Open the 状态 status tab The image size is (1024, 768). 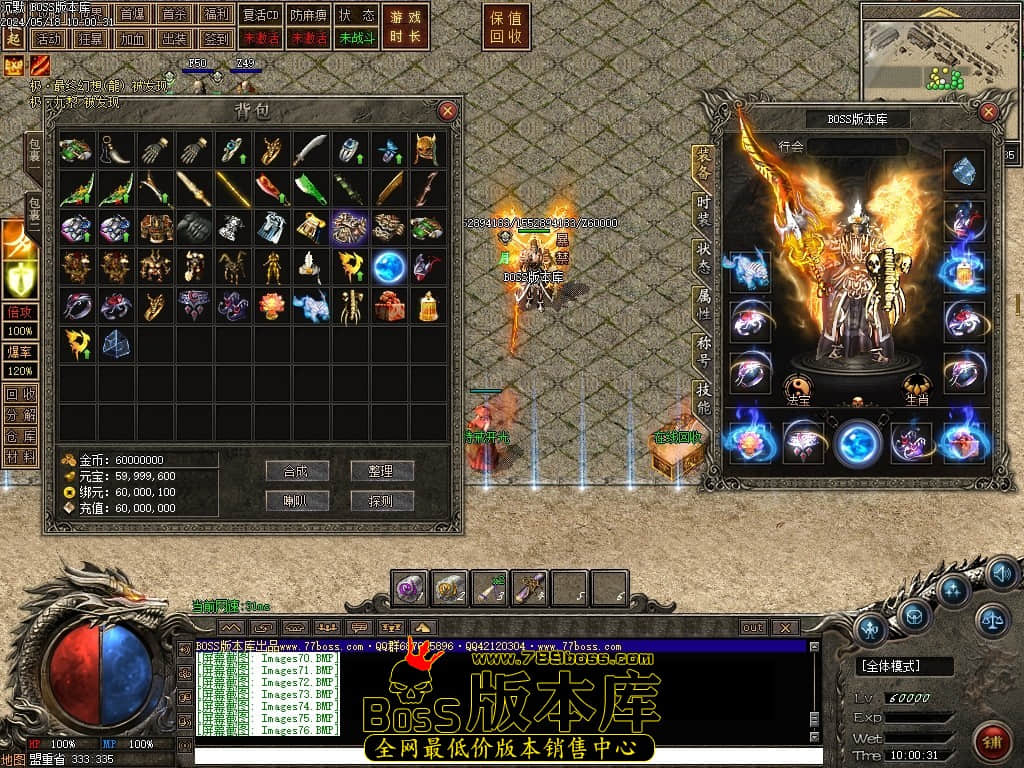703,257
